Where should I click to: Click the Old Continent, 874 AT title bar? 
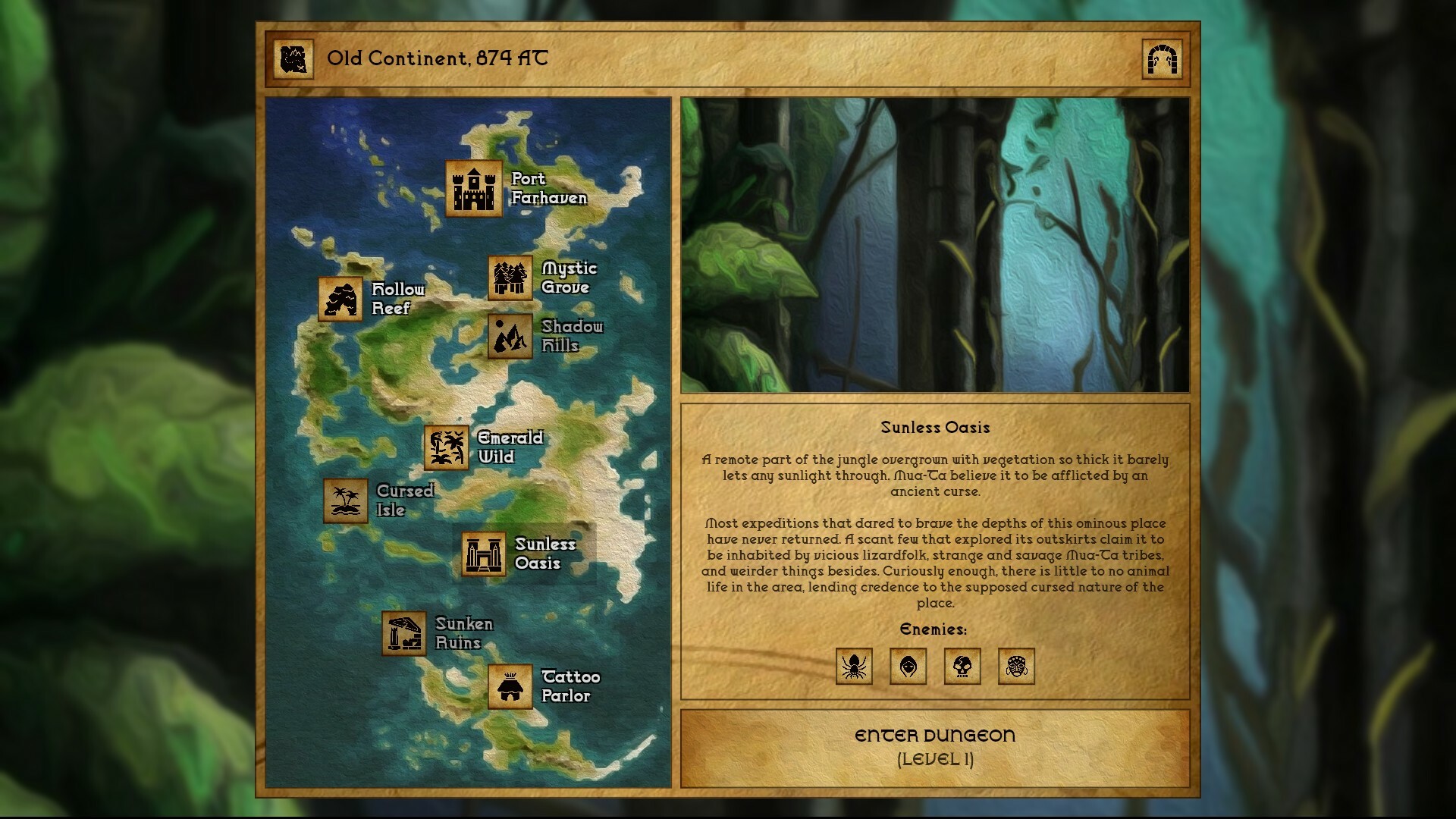coord(436,58)
